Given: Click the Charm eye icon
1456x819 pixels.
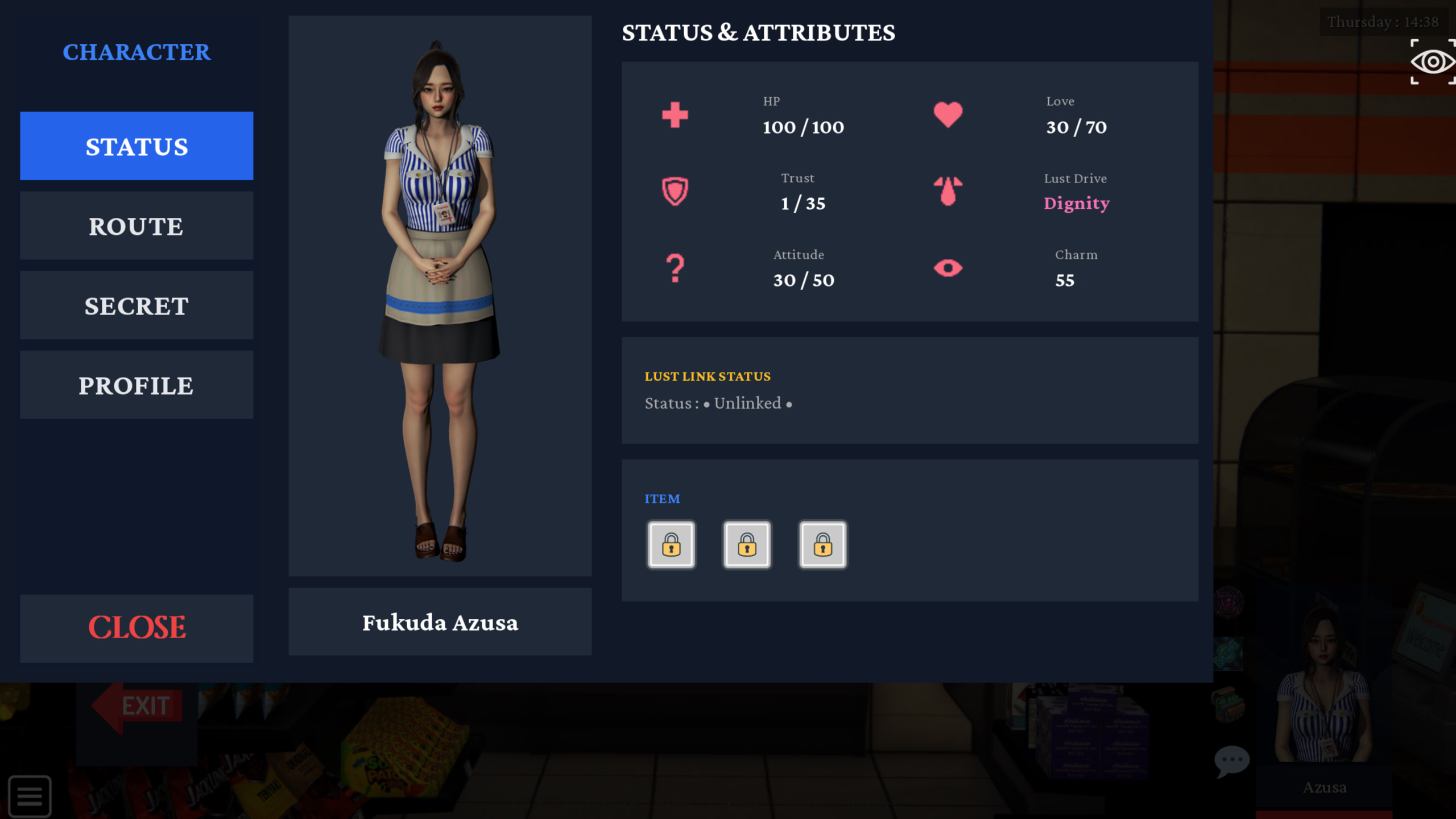Looking at the screenshot, I should (x=948, y=267).
